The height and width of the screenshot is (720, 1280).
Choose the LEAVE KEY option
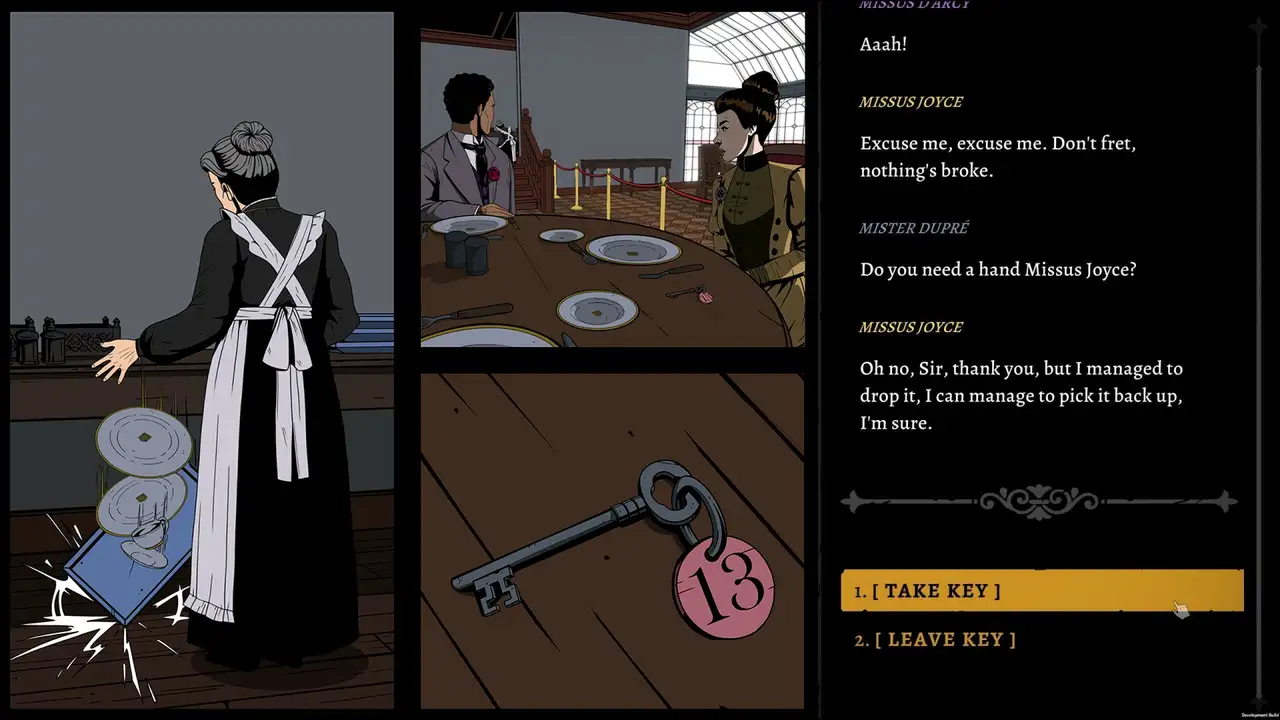(x=947, y=639)
